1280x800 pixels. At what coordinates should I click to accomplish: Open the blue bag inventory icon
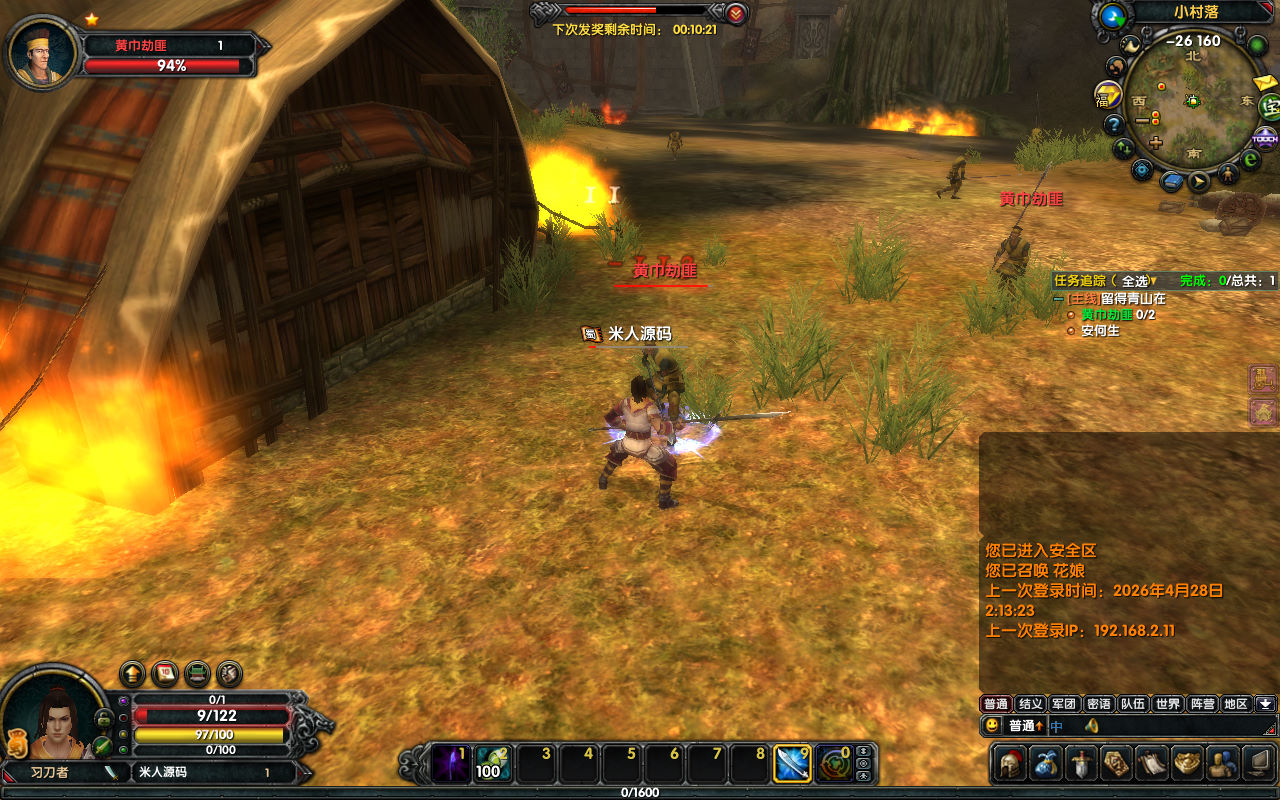click(x=1047, y=764)
